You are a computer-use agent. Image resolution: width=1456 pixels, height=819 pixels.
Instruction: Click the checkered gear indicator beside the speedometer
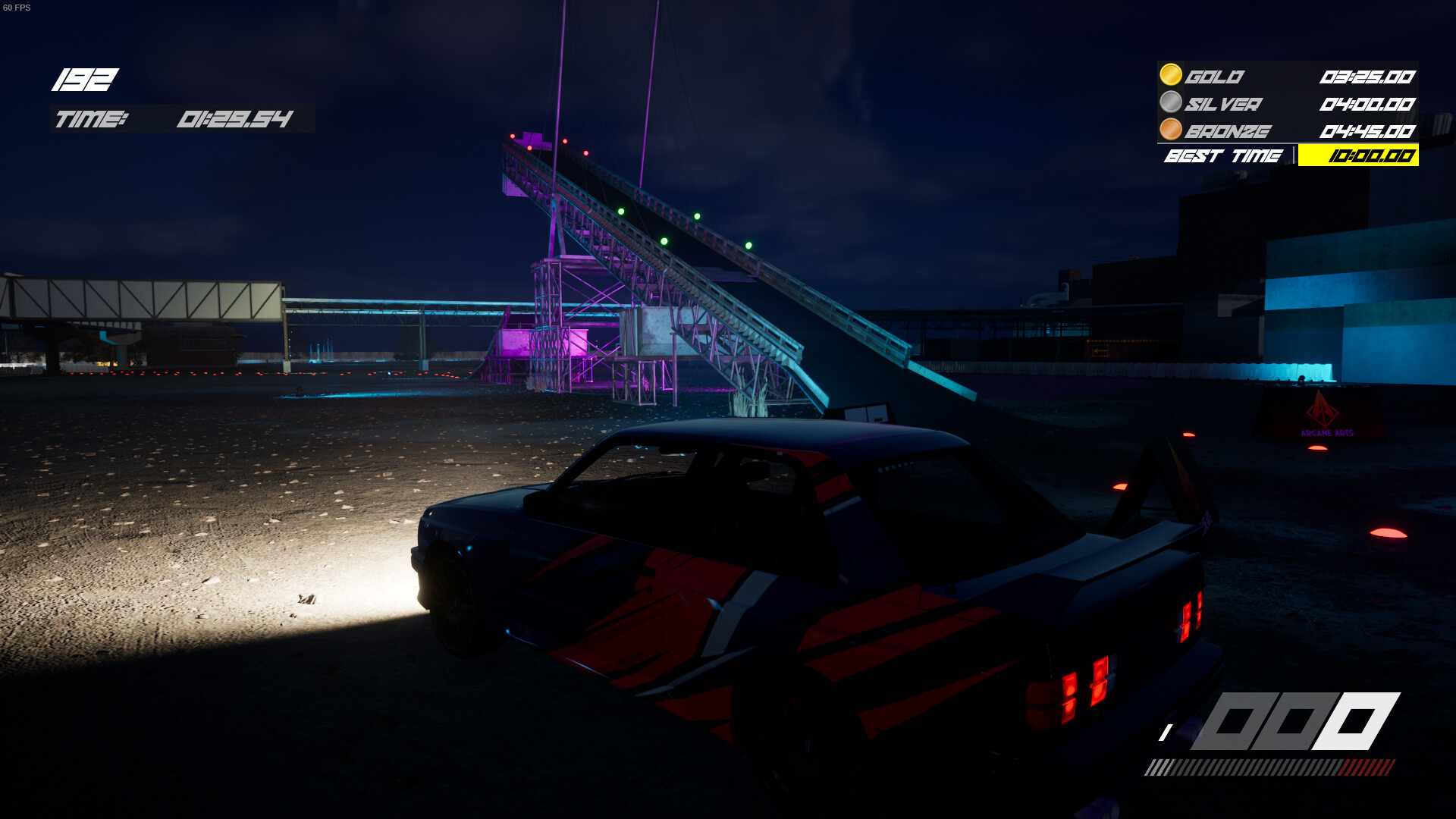click(x=1167, y=732)
